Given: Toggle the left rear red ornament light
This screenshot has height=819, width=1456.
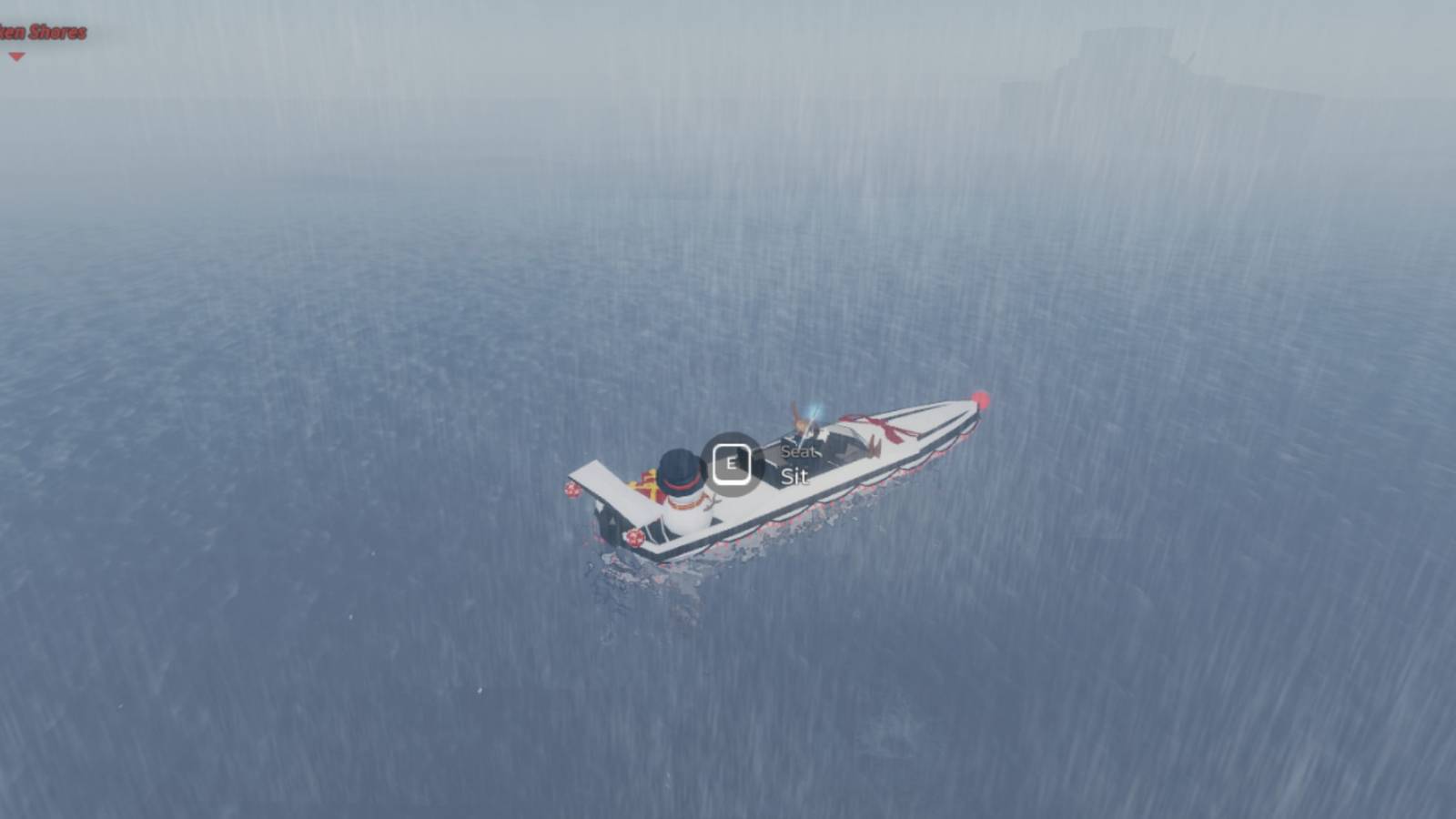Looking at the screenshot, I should point(635,537).
